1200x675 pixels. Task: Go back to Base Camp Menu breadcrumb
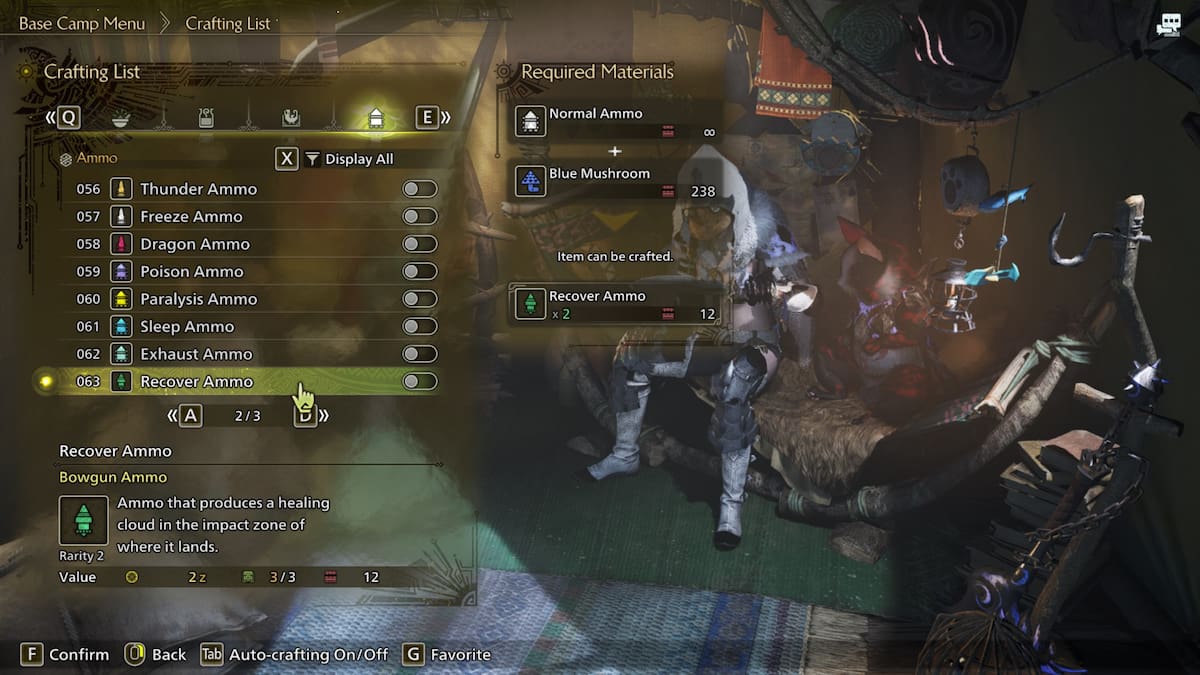pos(82,23)
